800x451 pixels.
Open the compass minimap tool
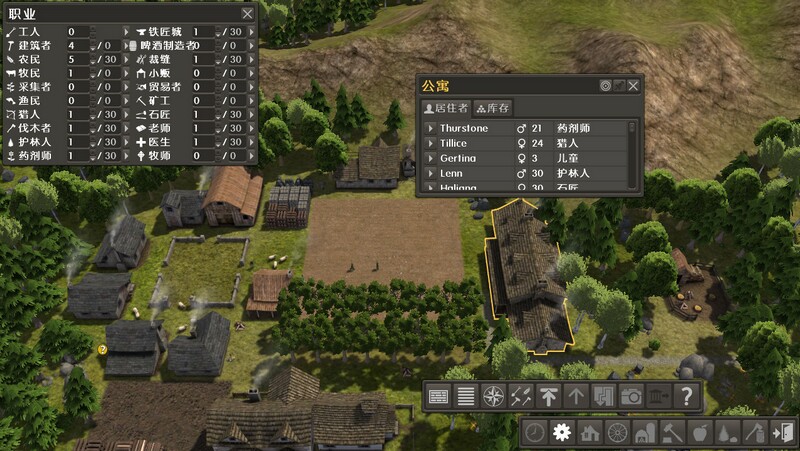(493, 396)
